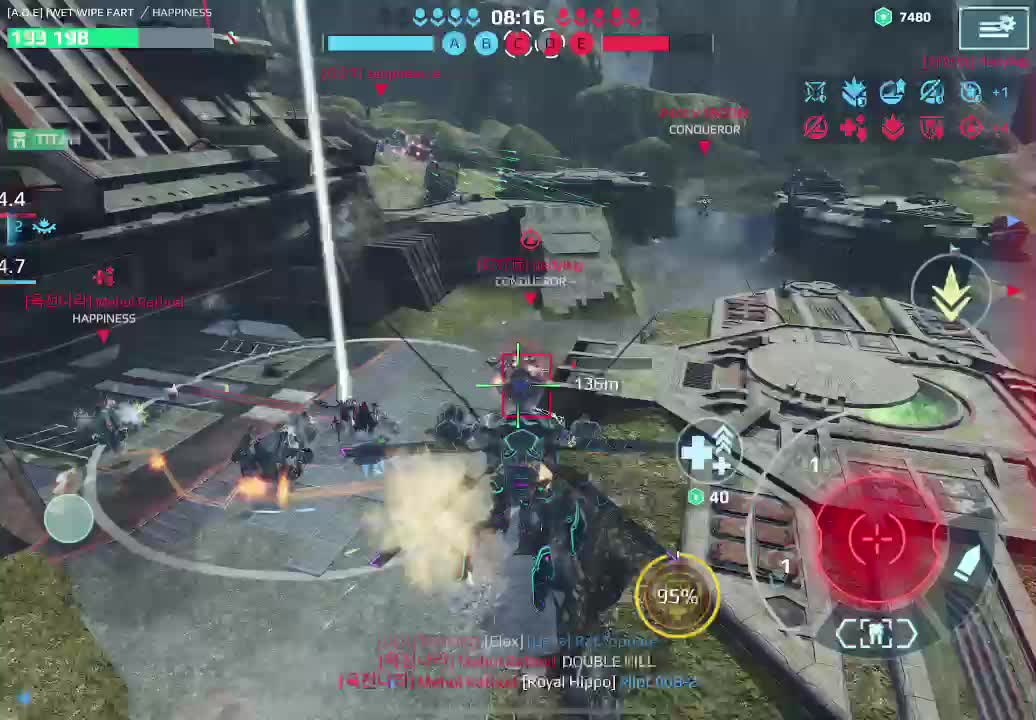The height and width of the screenshot is (720, 1036).
Task: Open the settings menu button
Action: coord(993,27)
